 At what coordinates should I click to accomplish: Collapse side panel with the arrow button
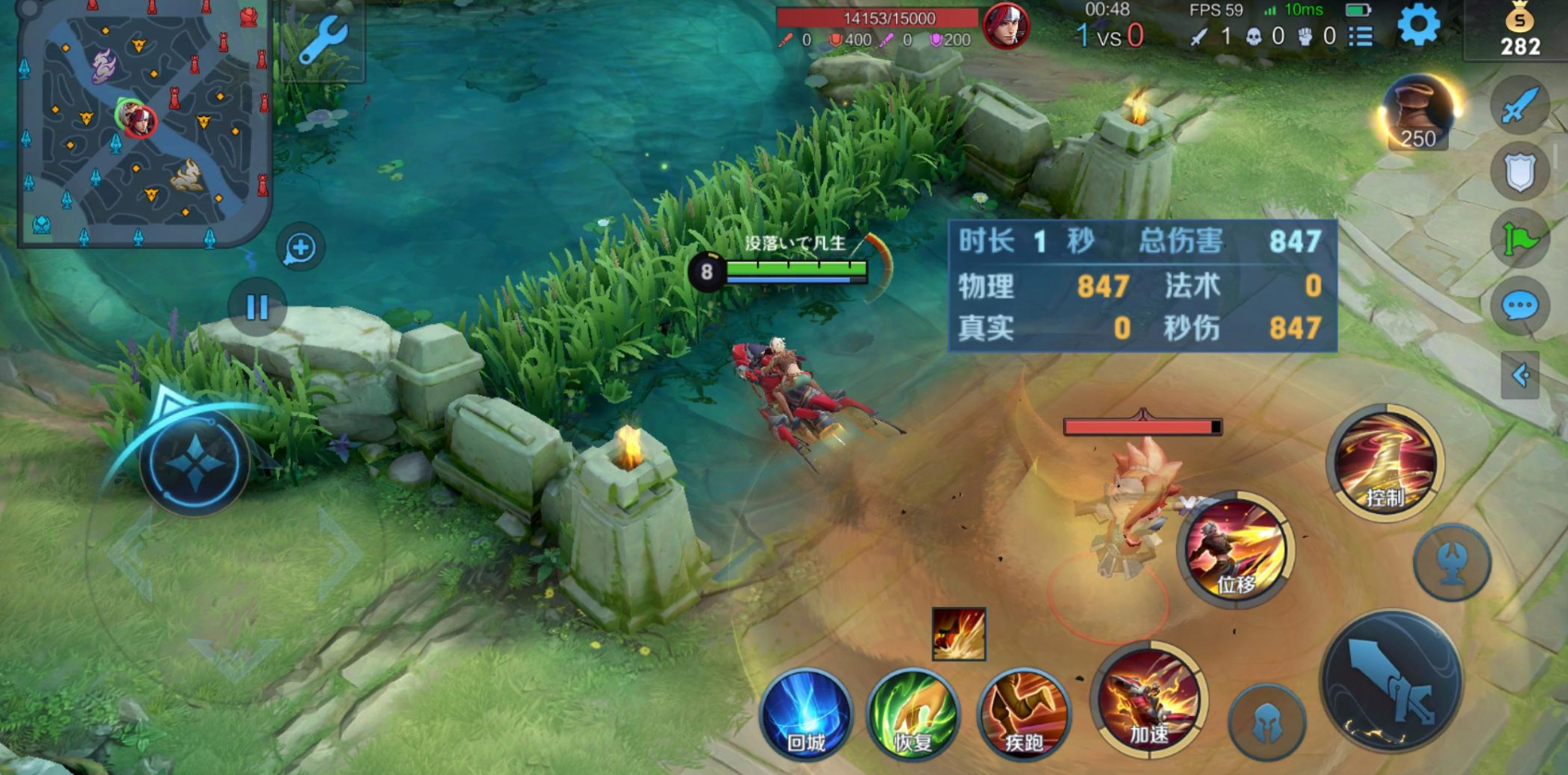1519,375
